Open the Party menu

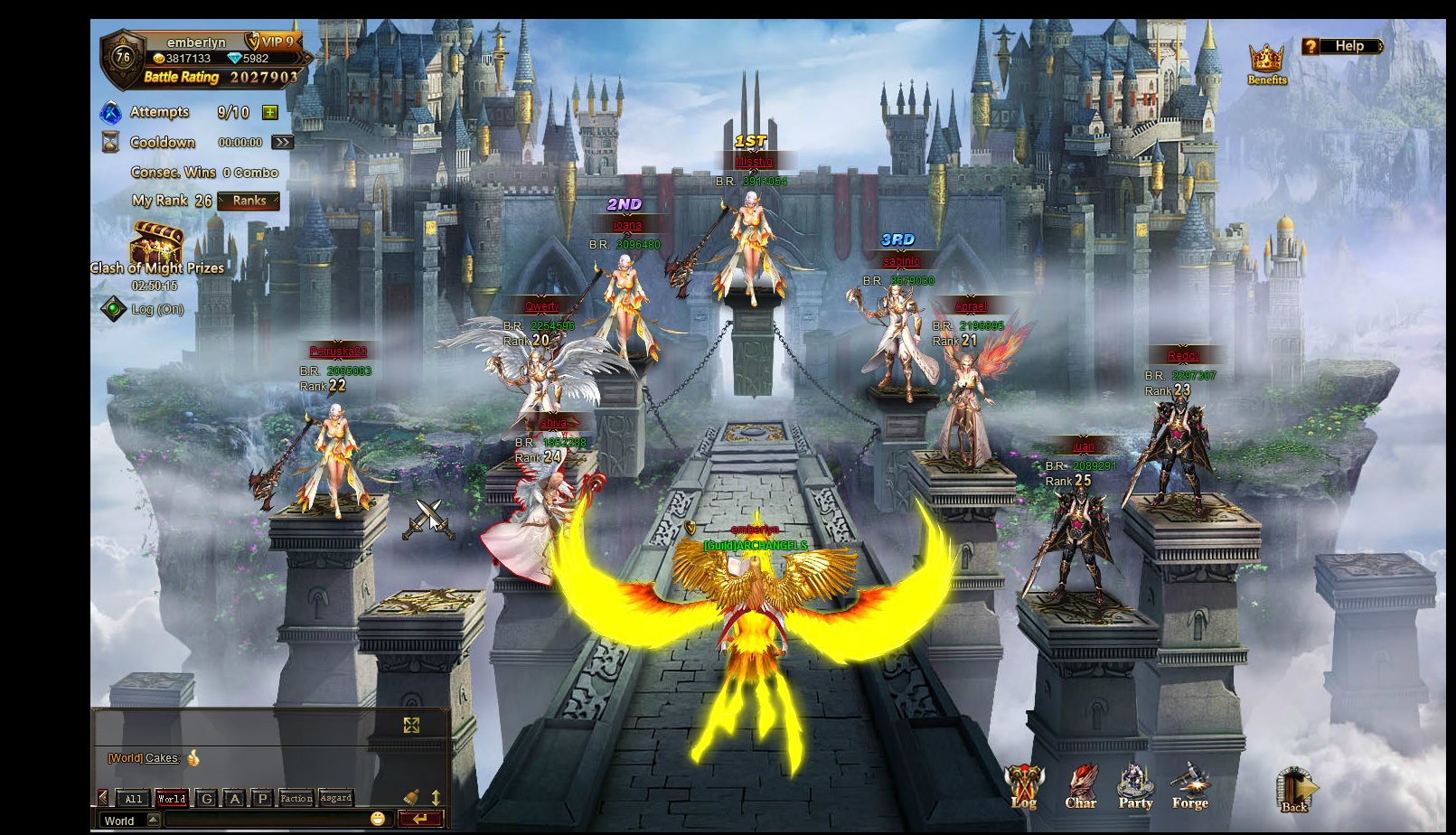click(x=1135, y=786)
